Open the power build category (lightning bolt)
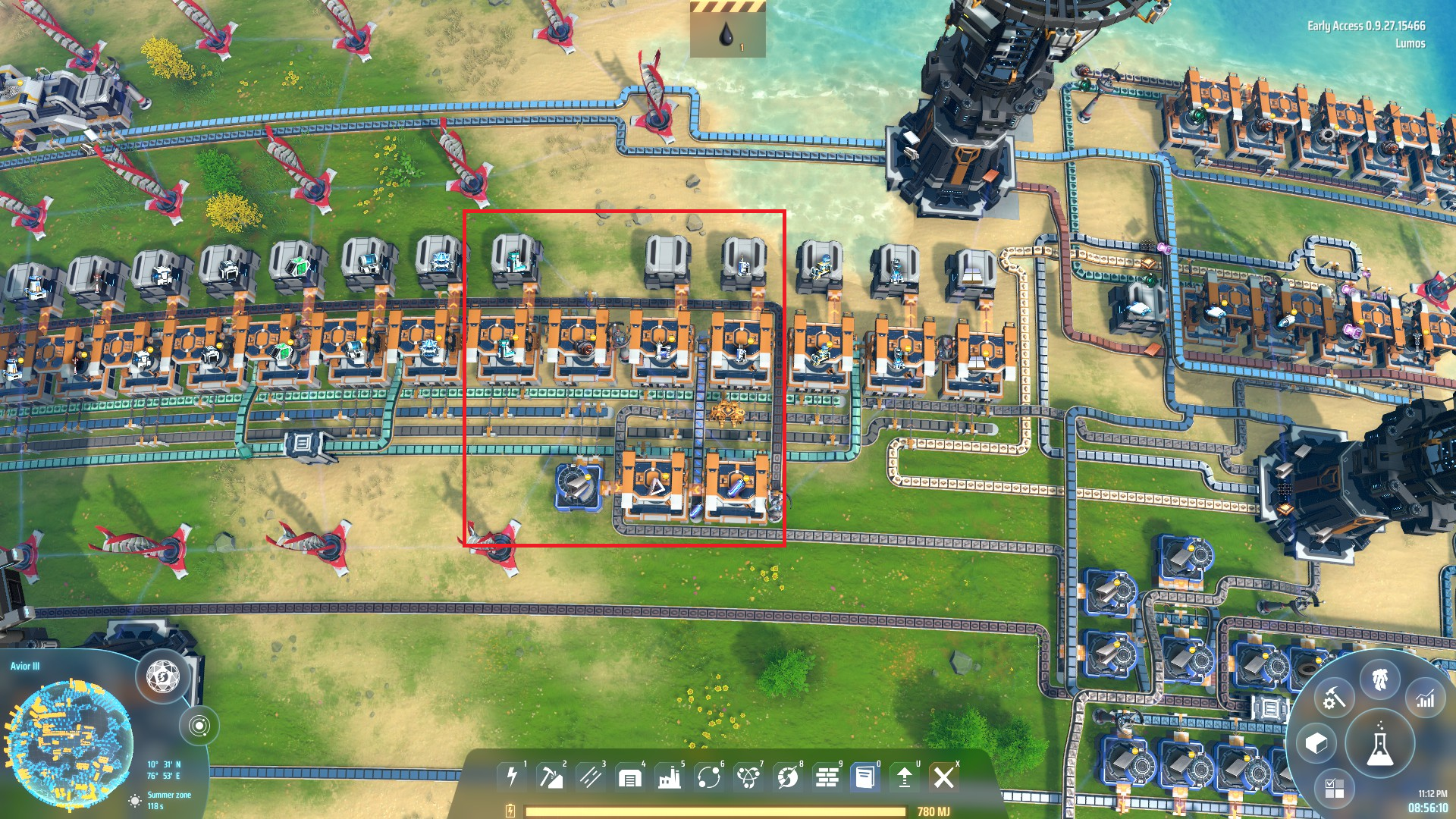This screenshot has height=819, width=1456. pyautogui.click(x=513, y=777)
